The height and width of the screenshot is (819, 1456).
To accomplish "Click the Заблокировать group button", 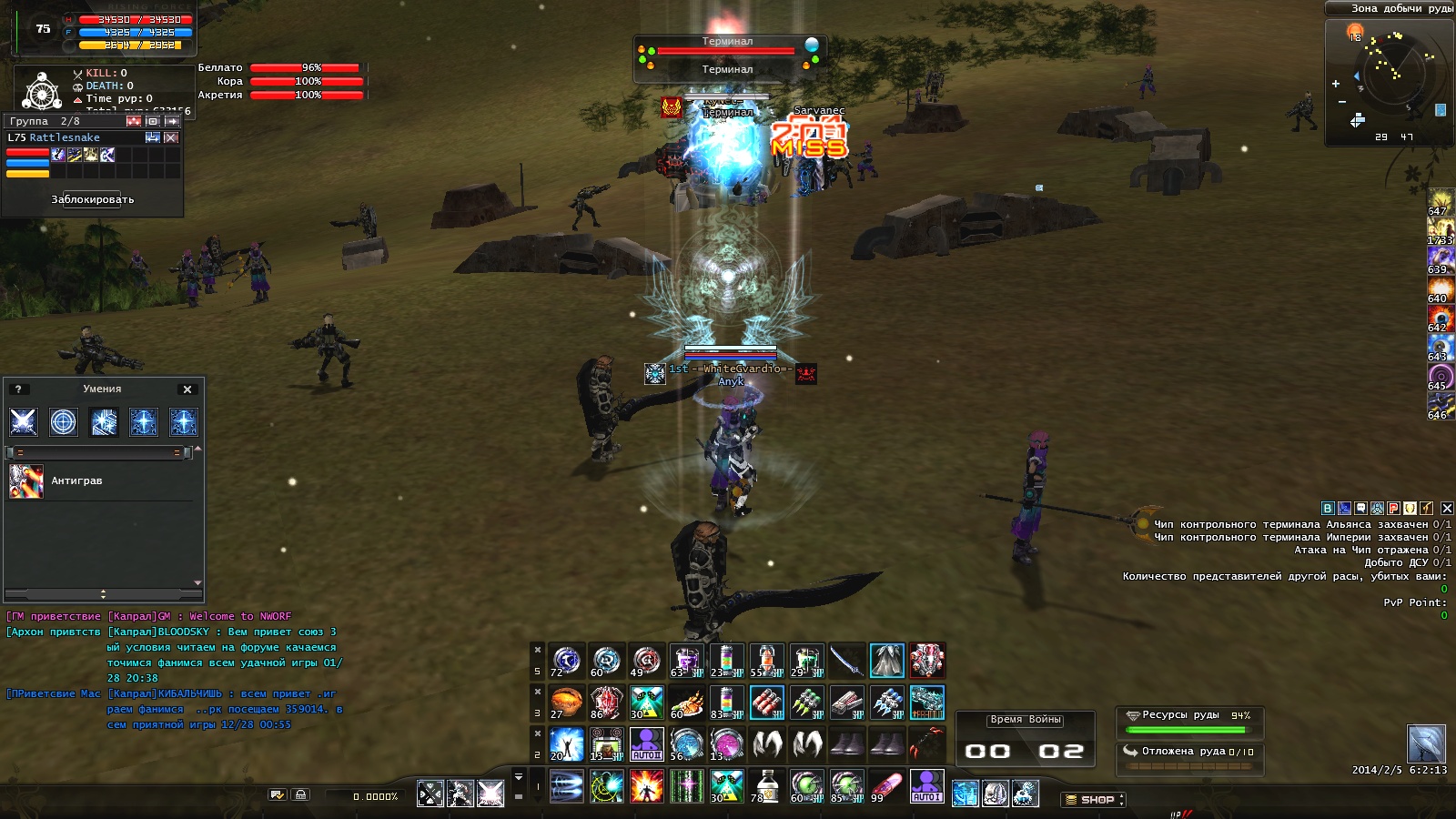I will click(x=93, y=199).
